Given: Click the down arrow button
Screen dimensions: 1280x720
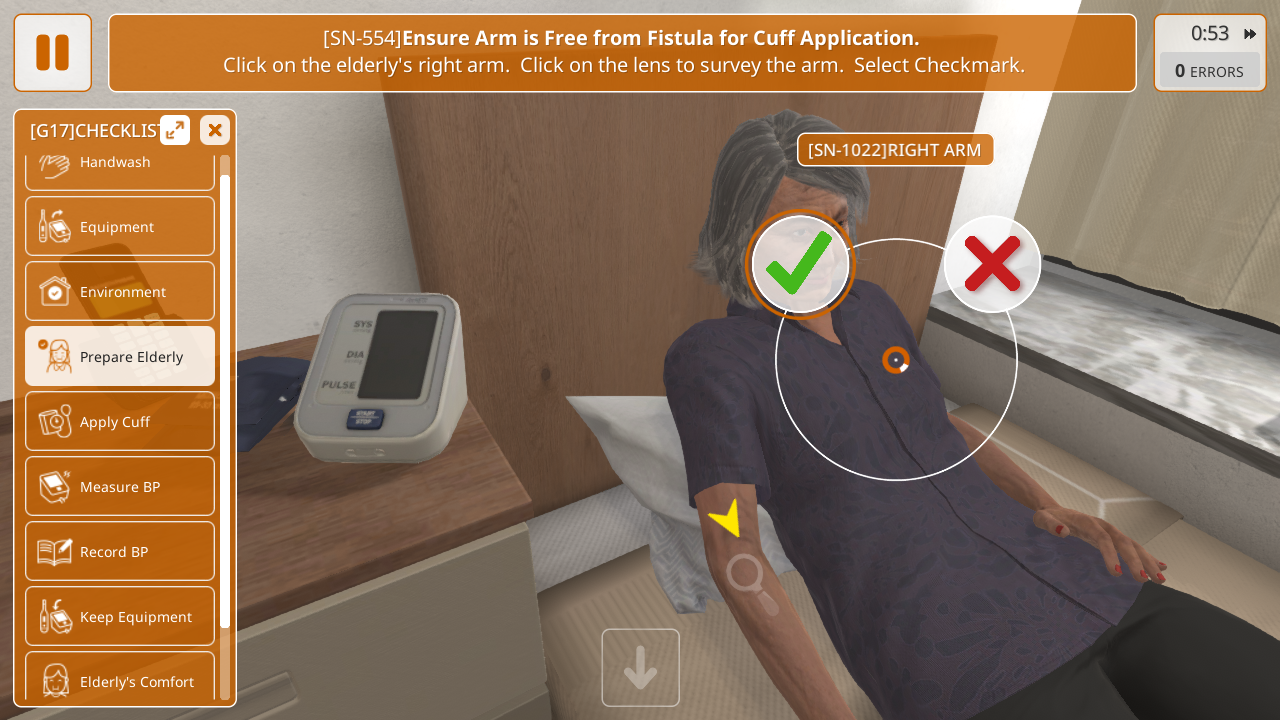Looking at the screenshot, I should [641, 667].
